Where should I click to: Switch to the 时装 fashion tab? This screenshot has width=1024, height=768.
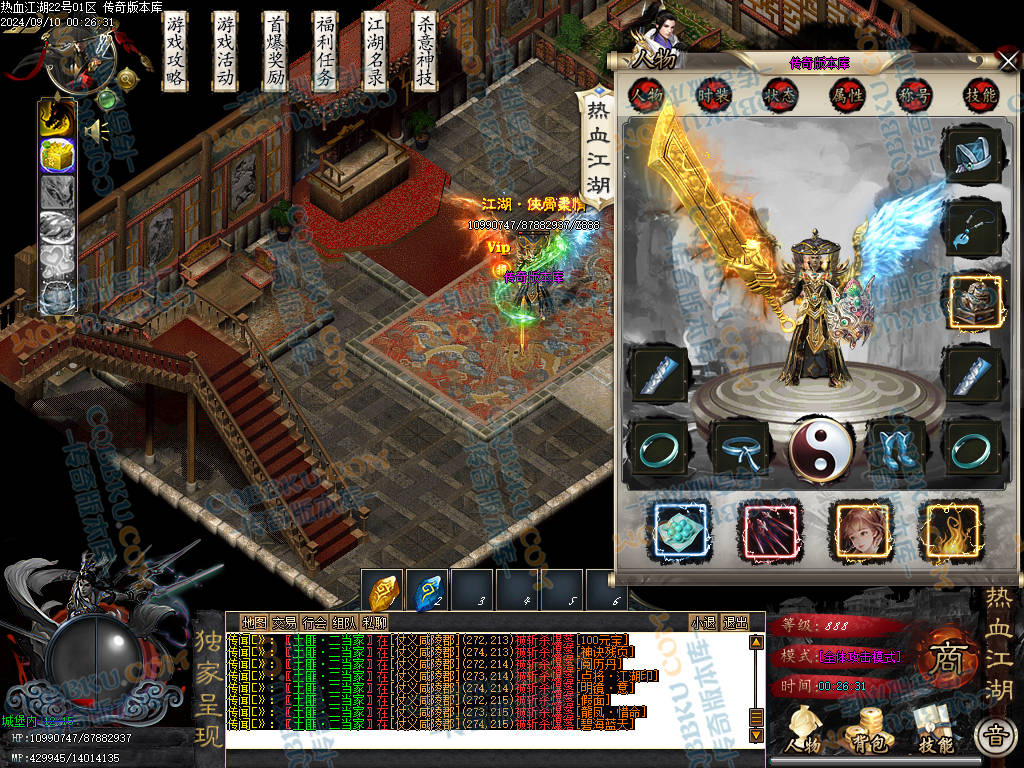coord(713,95)
